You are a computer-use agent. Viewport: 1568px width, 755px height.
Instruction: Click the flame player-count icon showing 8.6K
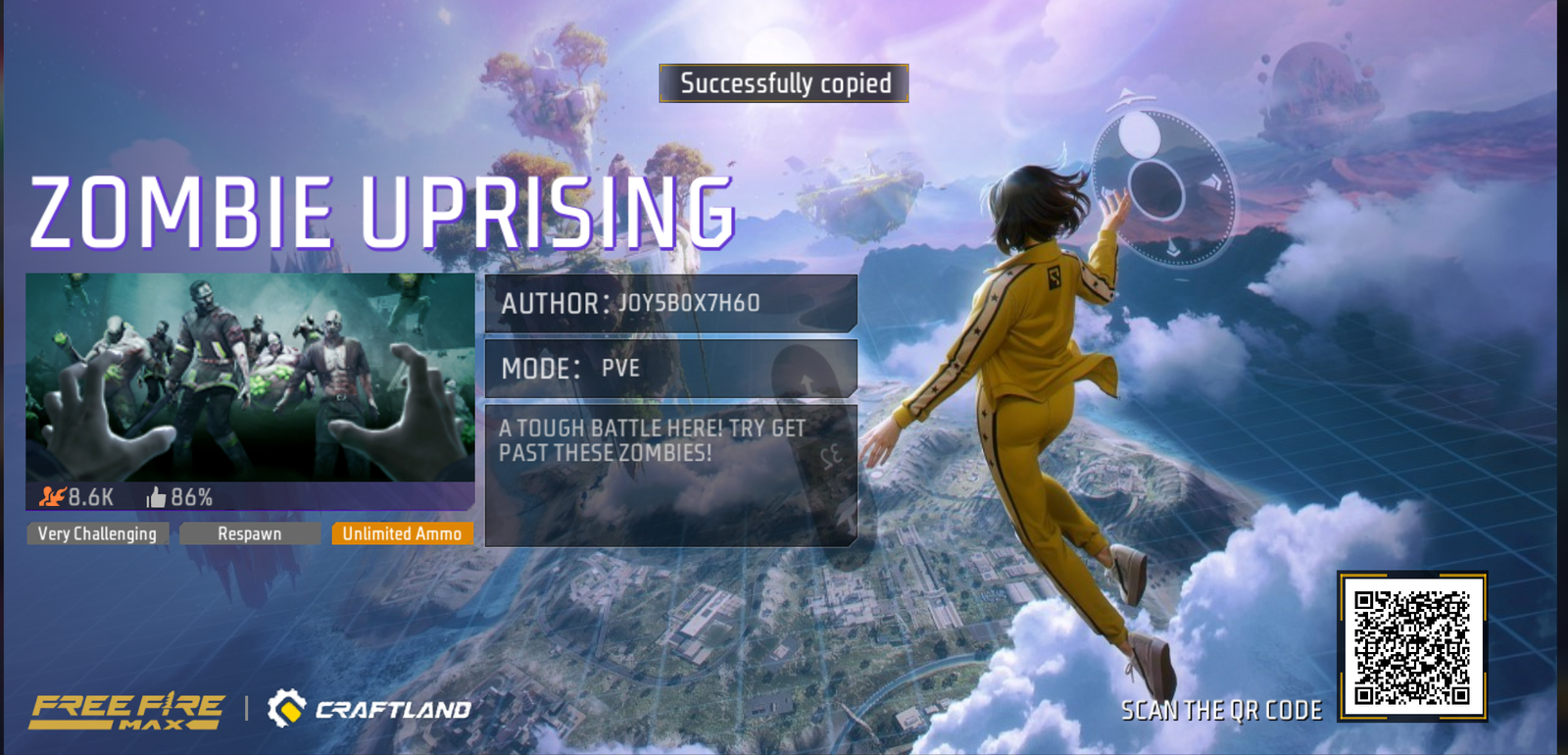53,496
